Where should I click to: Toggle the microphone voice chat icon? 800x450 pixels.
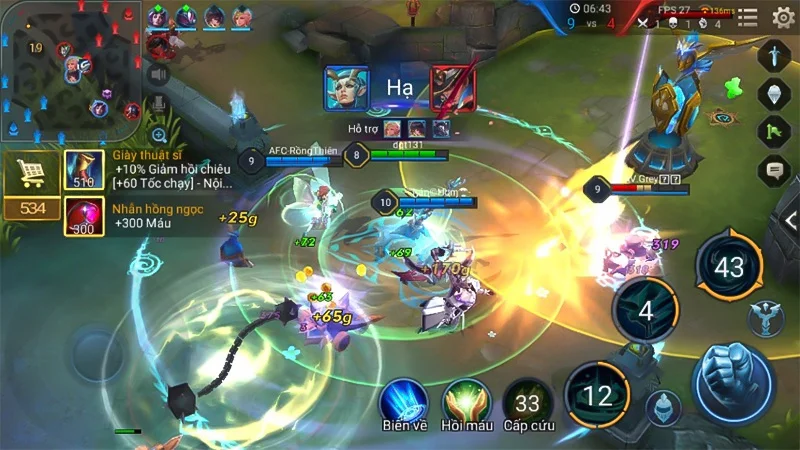[x=158, y=104]
